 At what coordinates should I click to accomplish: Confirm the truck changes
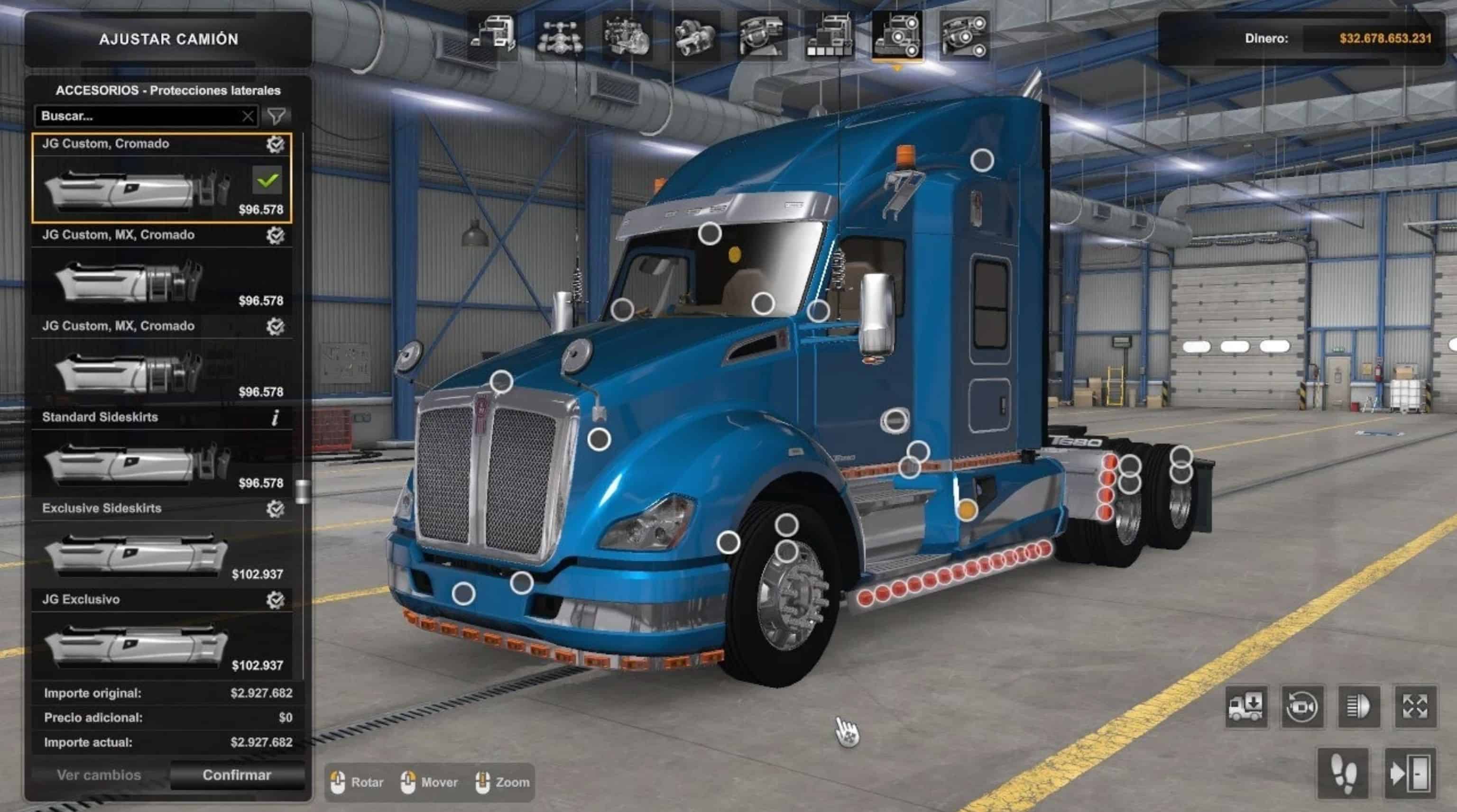(236, 775)
